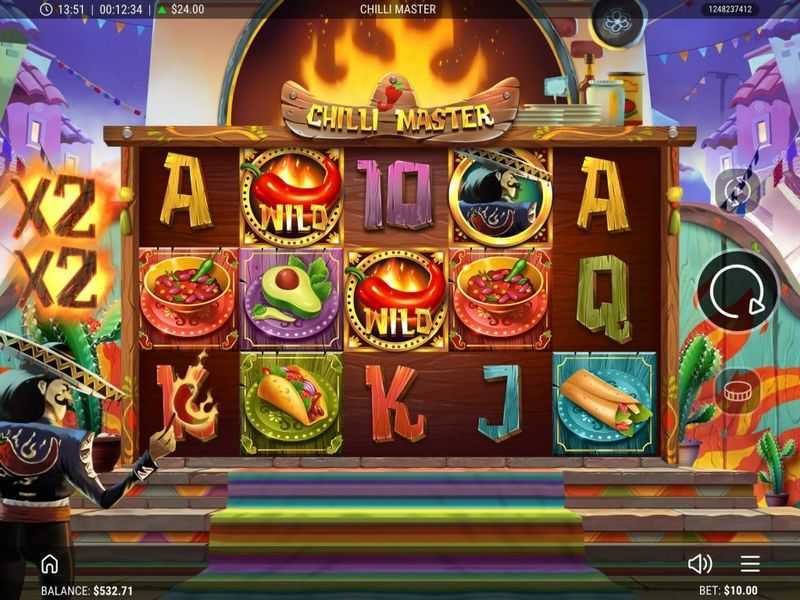This screenshot has width=800, height=600.
Task: Spin the reels with the circular arrow button
Action: 737,291
